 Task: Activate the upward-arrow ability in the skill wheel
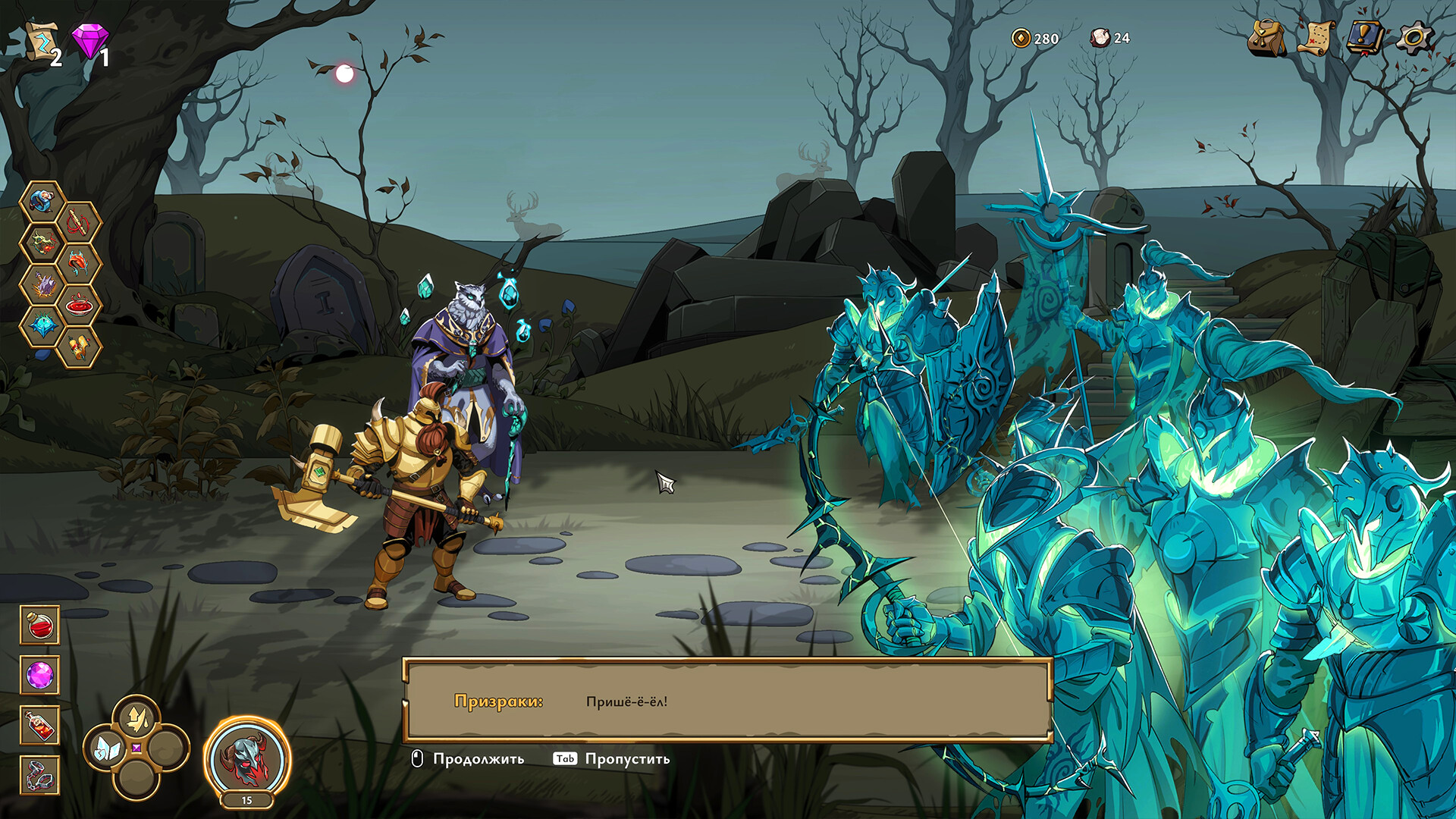point(136,717)
